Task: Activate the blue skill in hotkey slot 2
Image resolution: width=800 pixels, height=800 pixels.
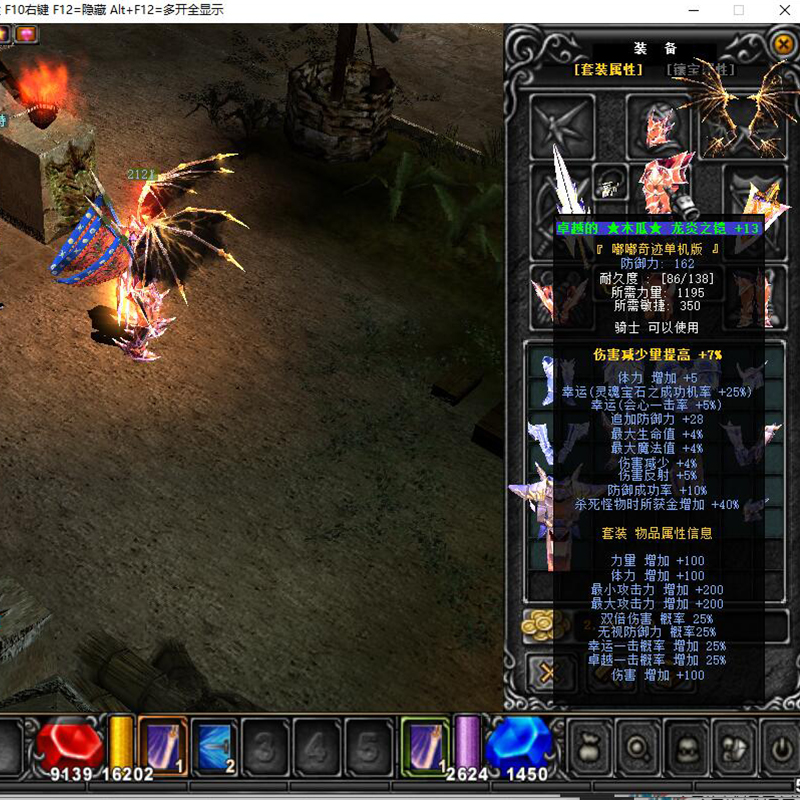Action: (x=214, y=746)
